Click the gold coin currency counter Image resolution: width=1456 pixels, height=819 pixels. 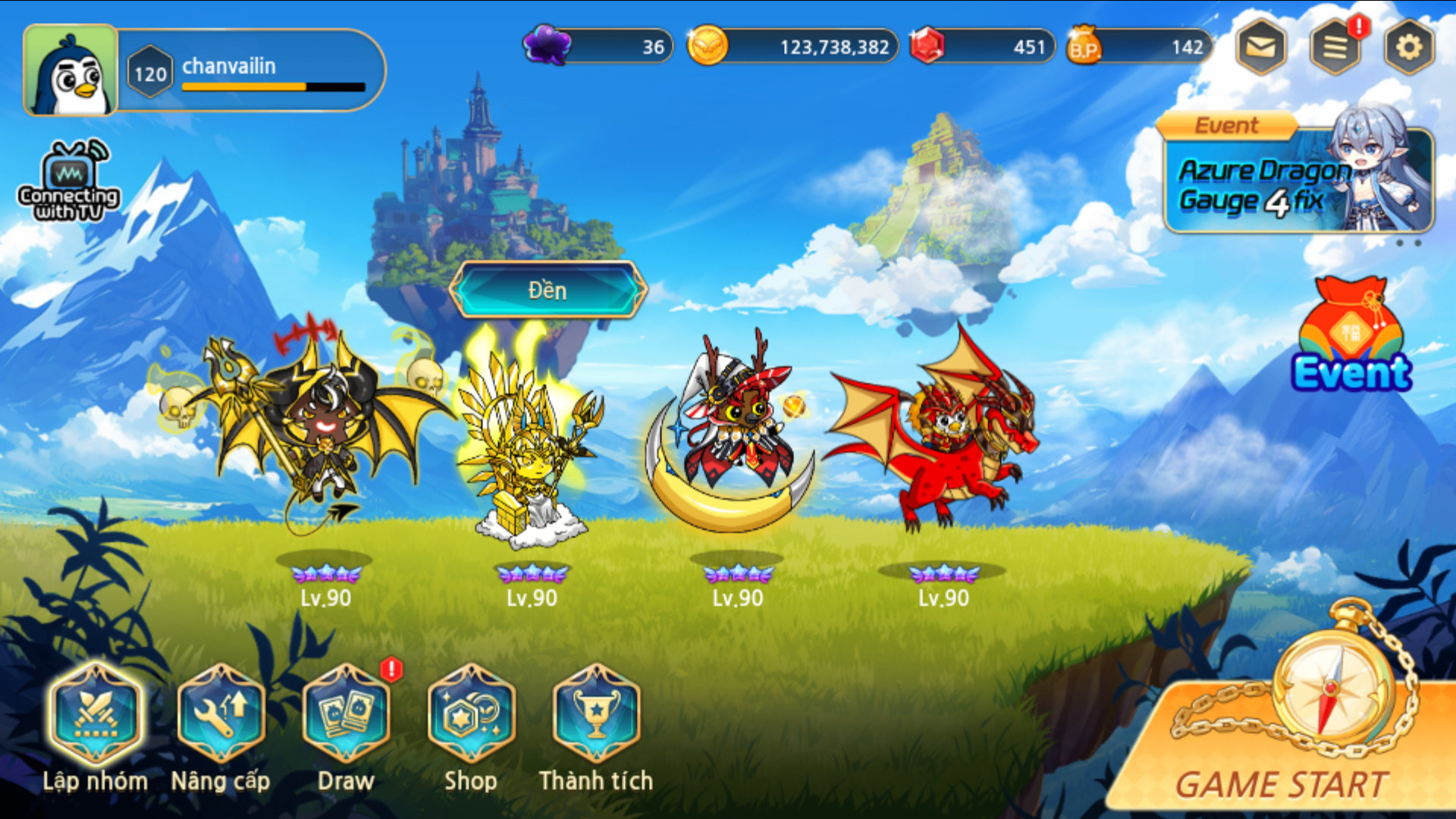tap(792, 46)
